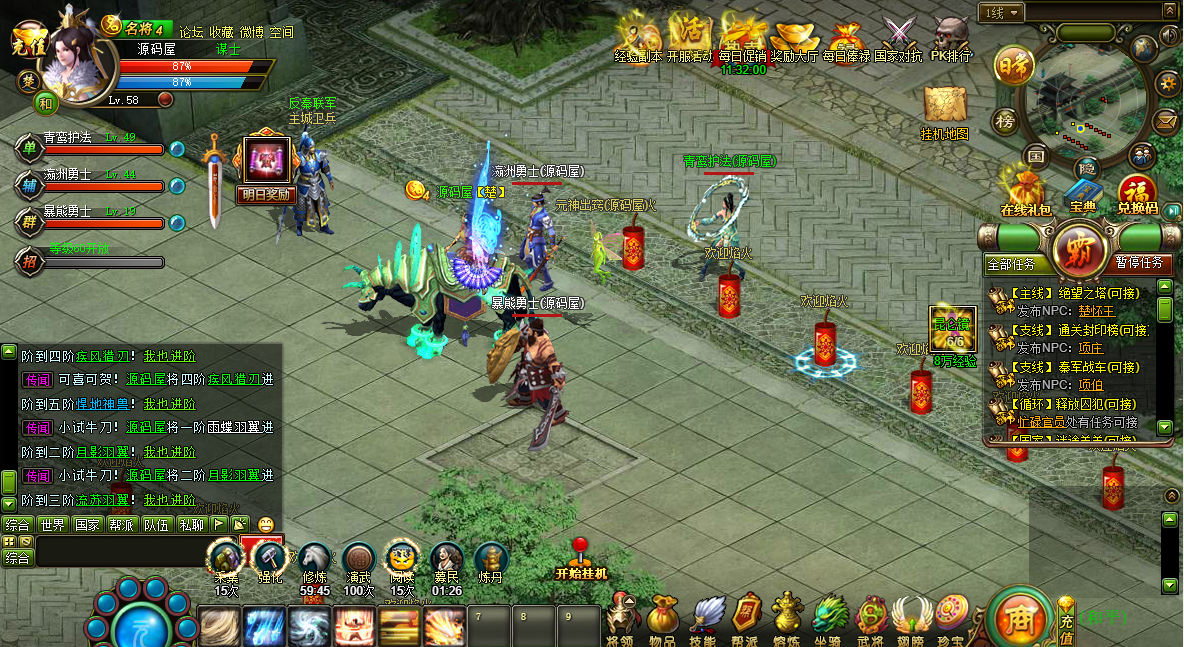Viewport: 1184px width, 647px height.
Task: Open the 论坛 forum link
Action: tap(191, 32)
